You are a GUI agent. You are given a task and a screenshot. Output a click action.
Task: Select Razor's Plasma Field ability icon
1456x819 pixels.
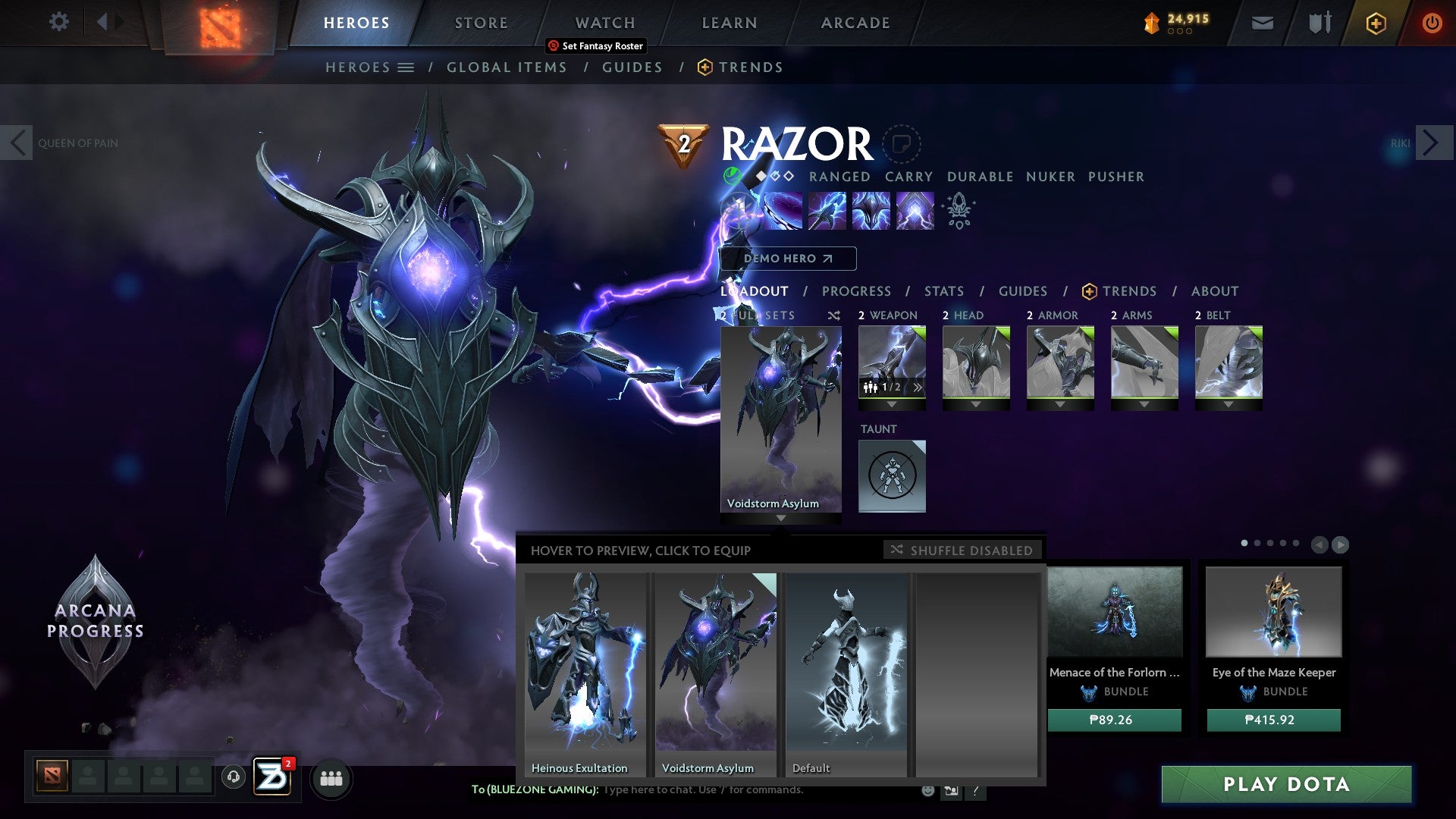pyautogui.click(x=785, y=210)
